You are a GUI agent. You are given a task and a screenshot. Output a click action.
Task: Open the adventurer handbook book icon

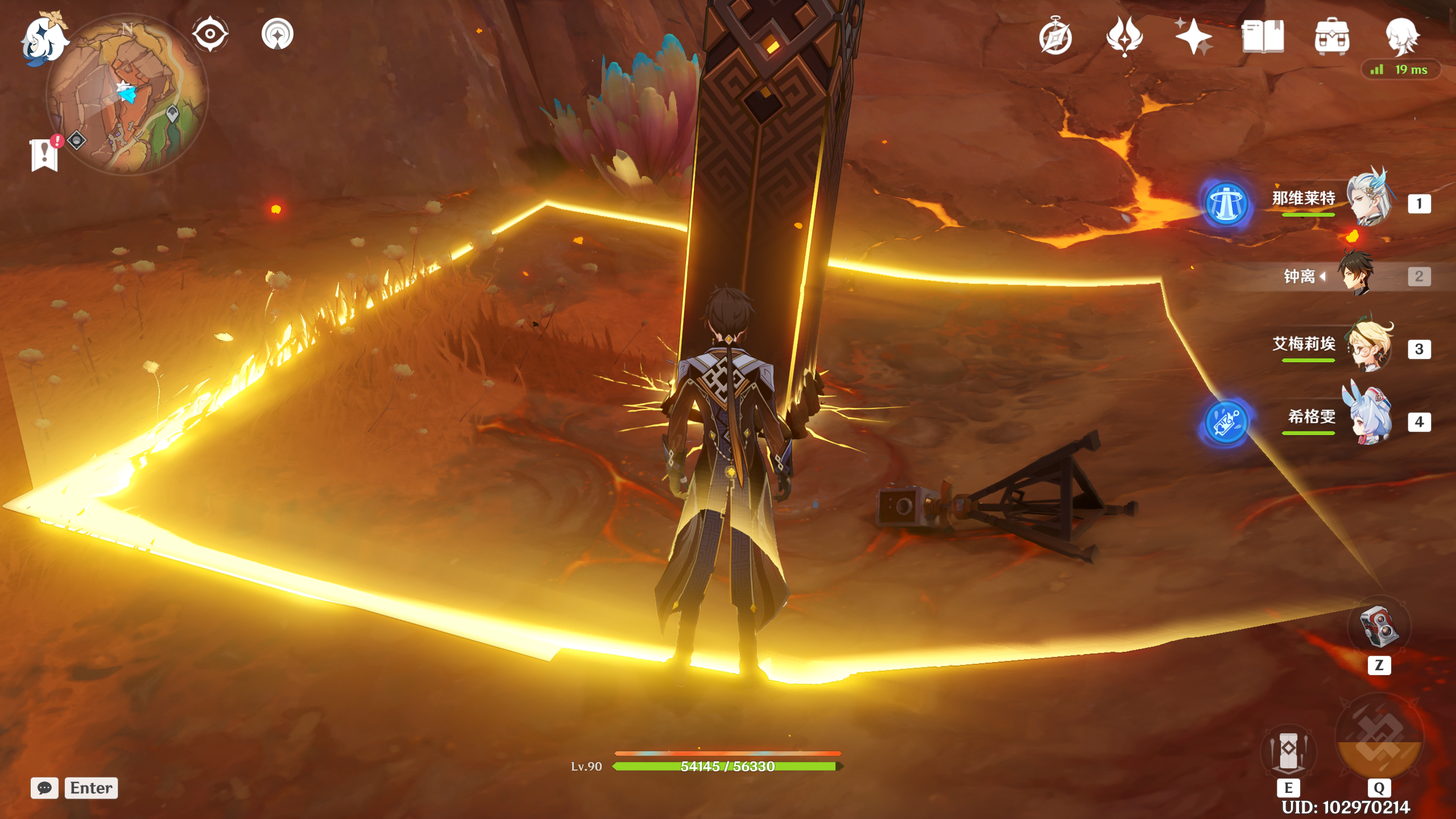tap(1263, 37)
